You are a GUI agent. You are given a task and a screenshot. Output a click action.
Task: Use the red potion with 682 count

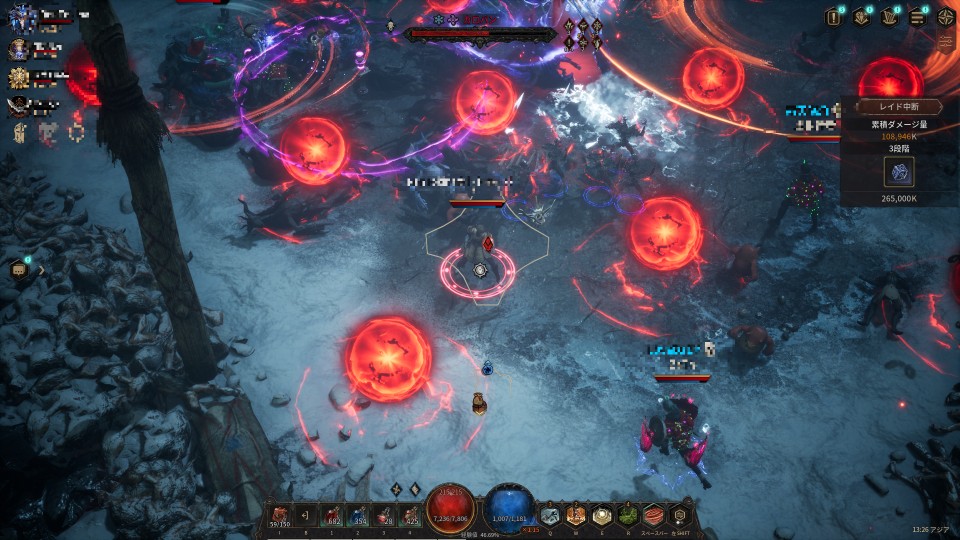(x=332, y=515)
